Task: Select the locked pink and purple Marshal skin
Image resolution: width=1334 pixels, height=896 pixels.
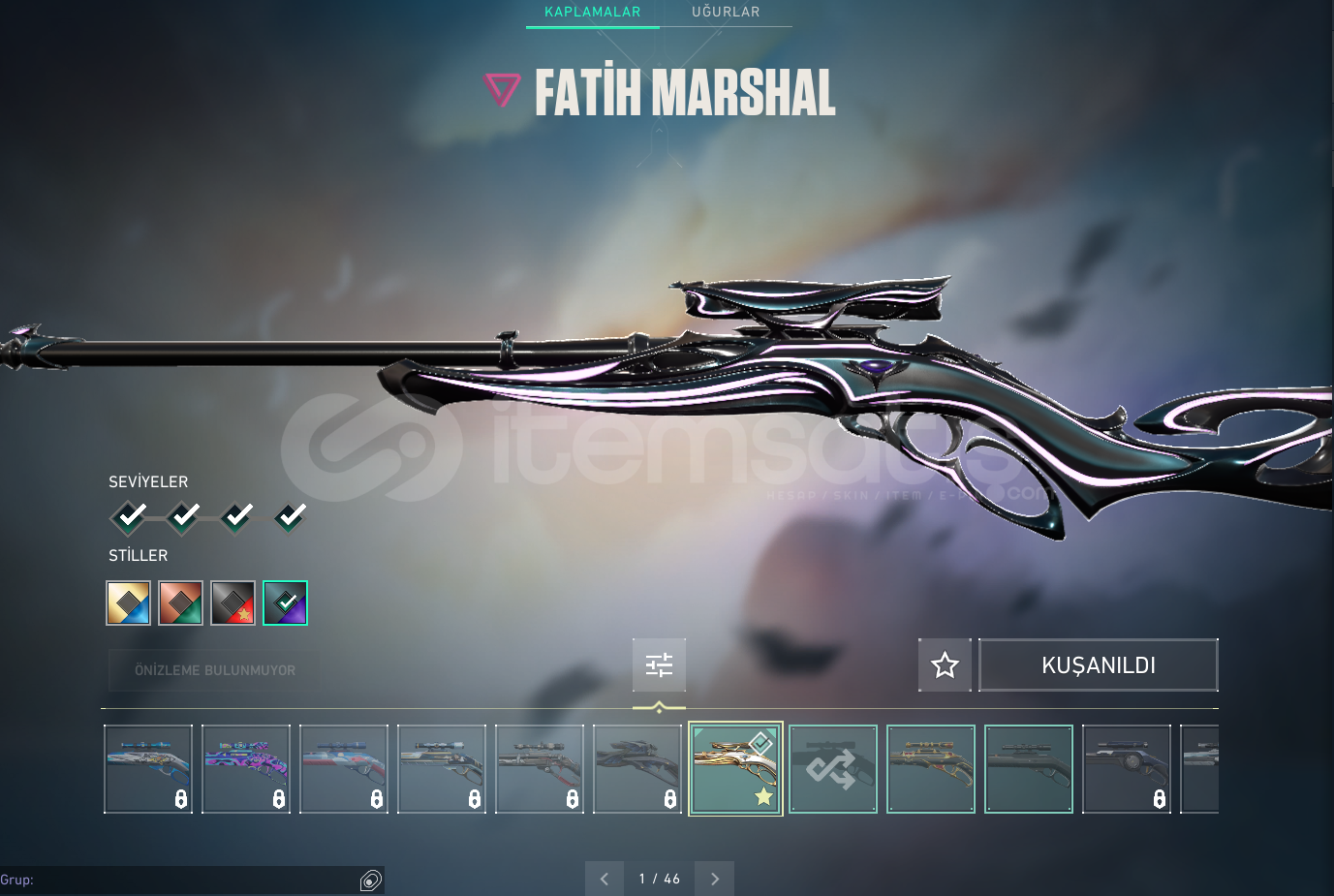Action: point(246,769)
